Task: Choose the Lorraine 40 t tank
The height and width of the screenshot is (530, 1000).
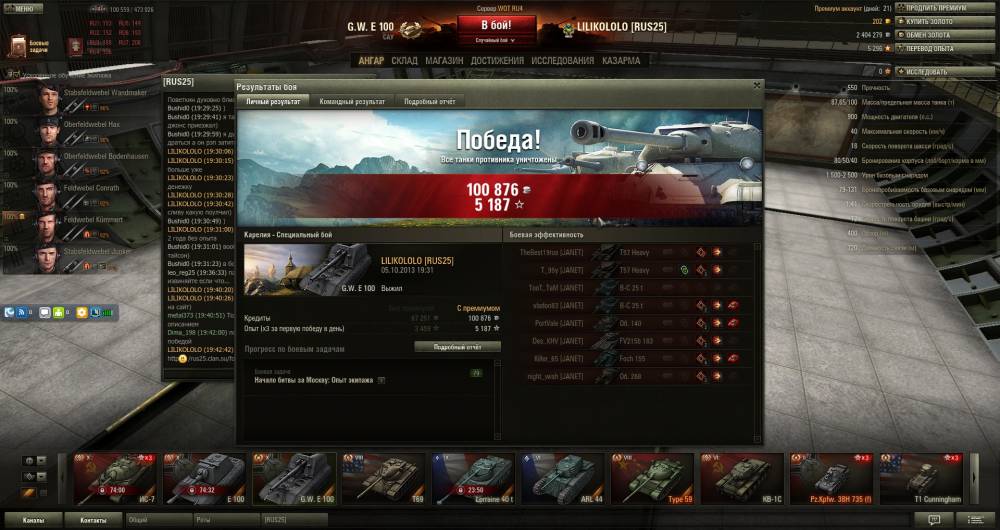Action: pos(475,478)
